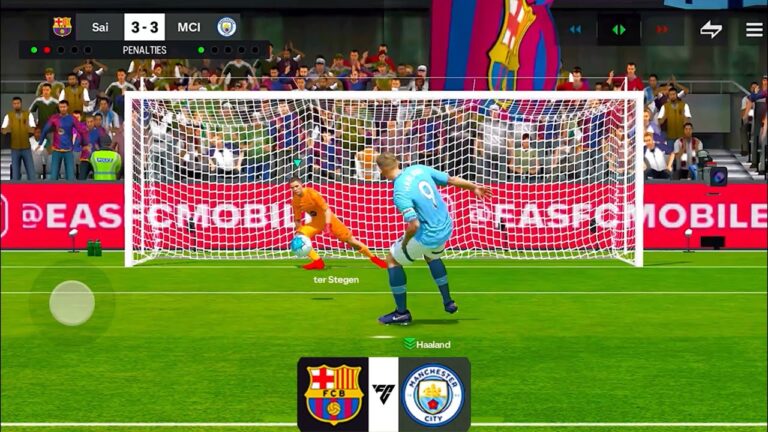Tap the white swap arrows icon
Image resolution: width=768 pixels, height=432 pixels.
pos(711,29)
